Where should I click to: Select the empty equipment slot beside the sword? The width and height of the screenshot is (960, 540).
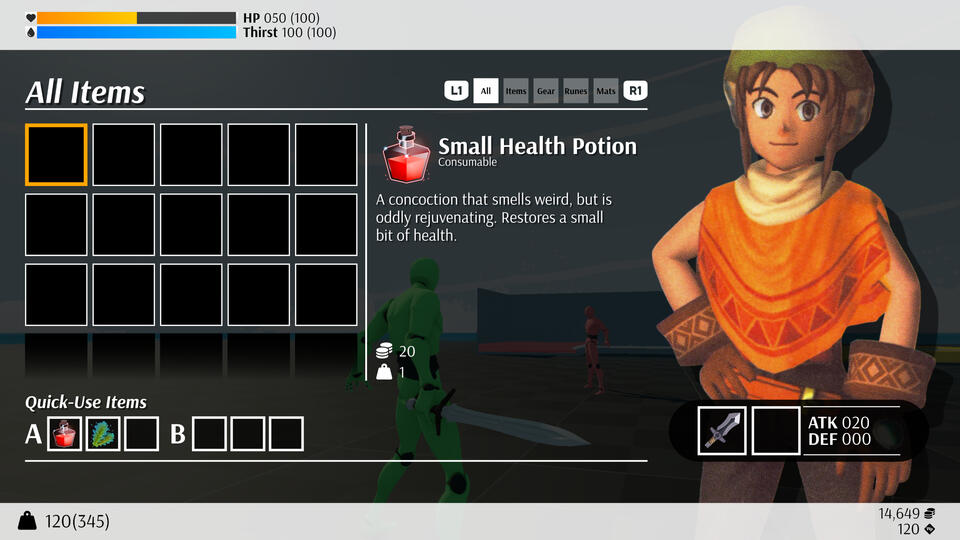[776, 430]
